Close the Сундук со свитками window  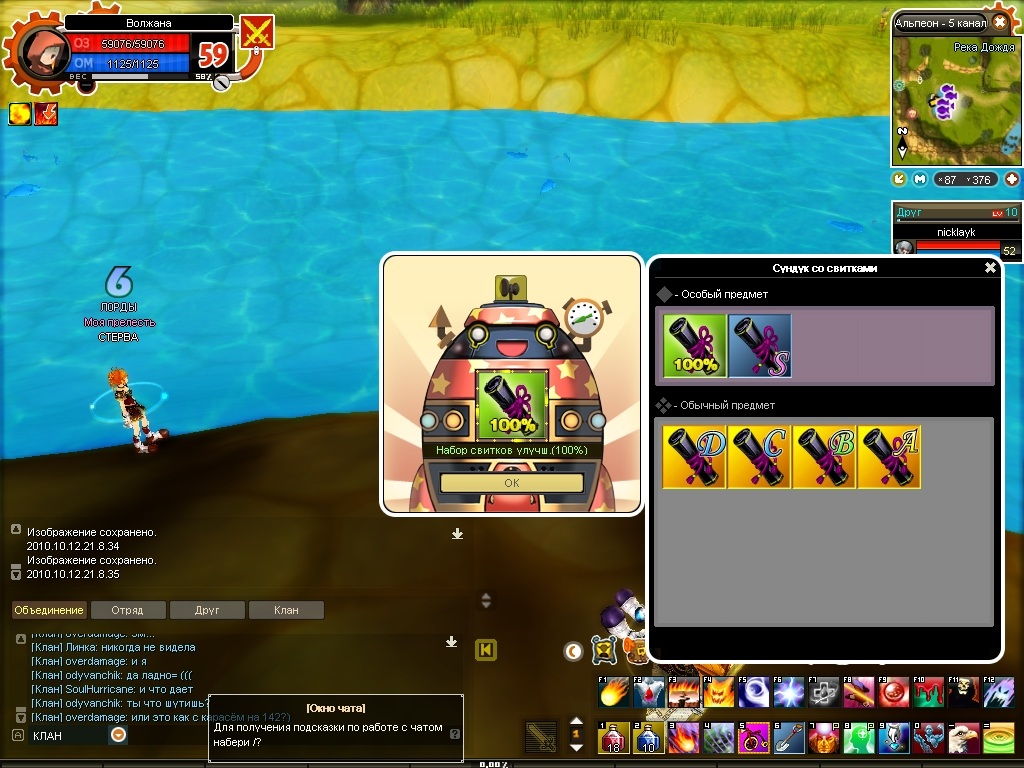coord(990,268)
